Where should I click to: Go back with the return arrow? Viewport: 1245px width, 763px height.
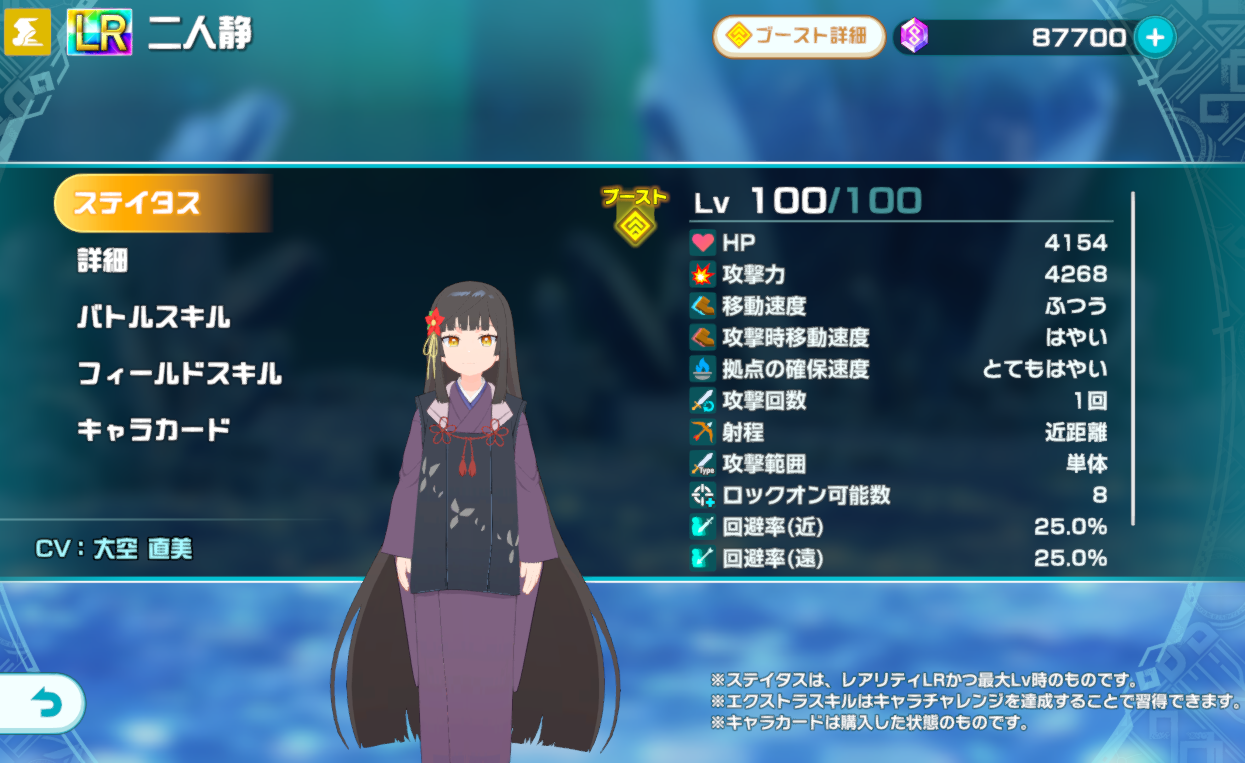43,705
